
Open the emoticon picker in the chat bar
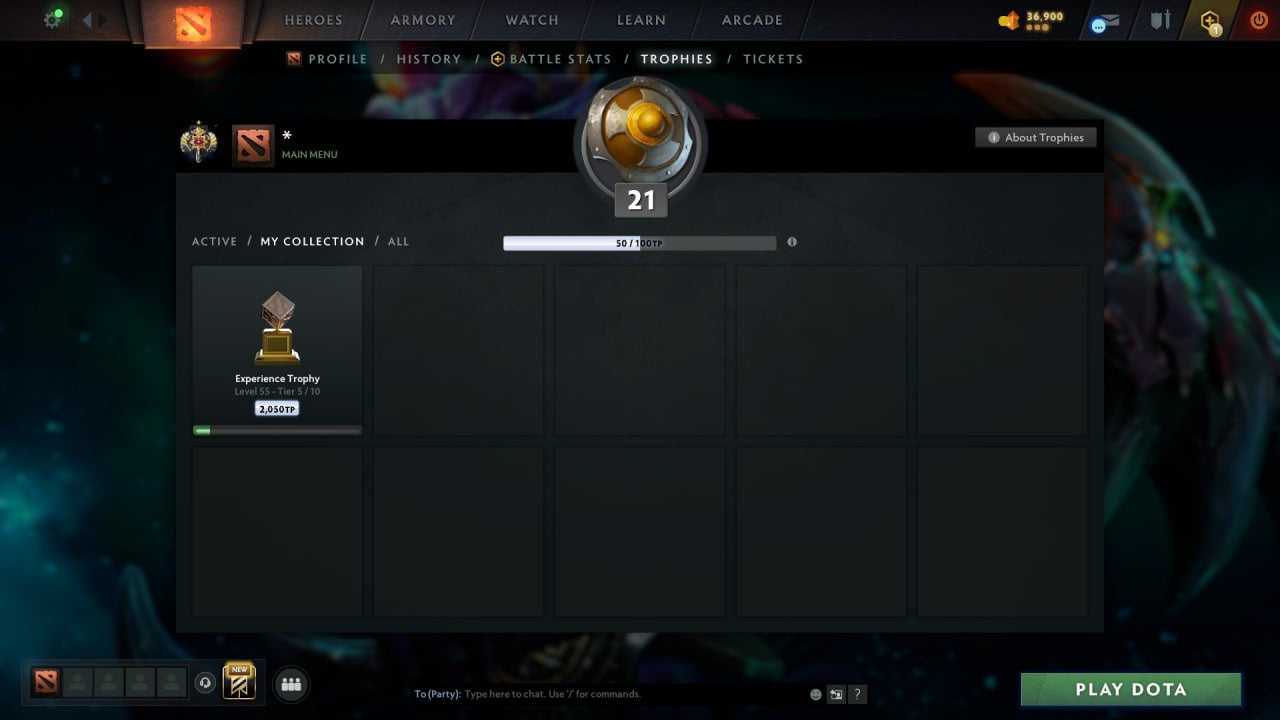(814, 694)
